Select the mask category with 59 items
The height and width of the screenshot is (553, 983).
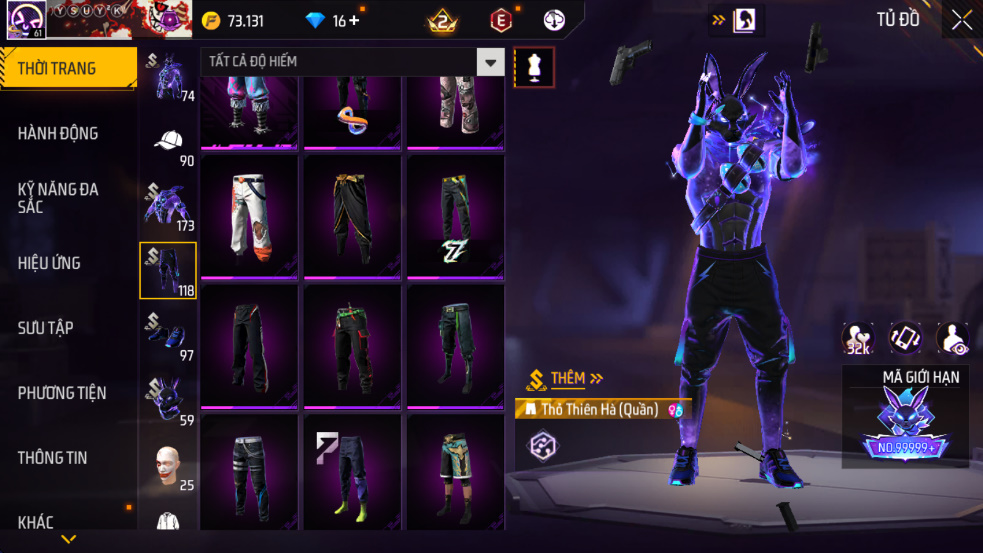168,400
